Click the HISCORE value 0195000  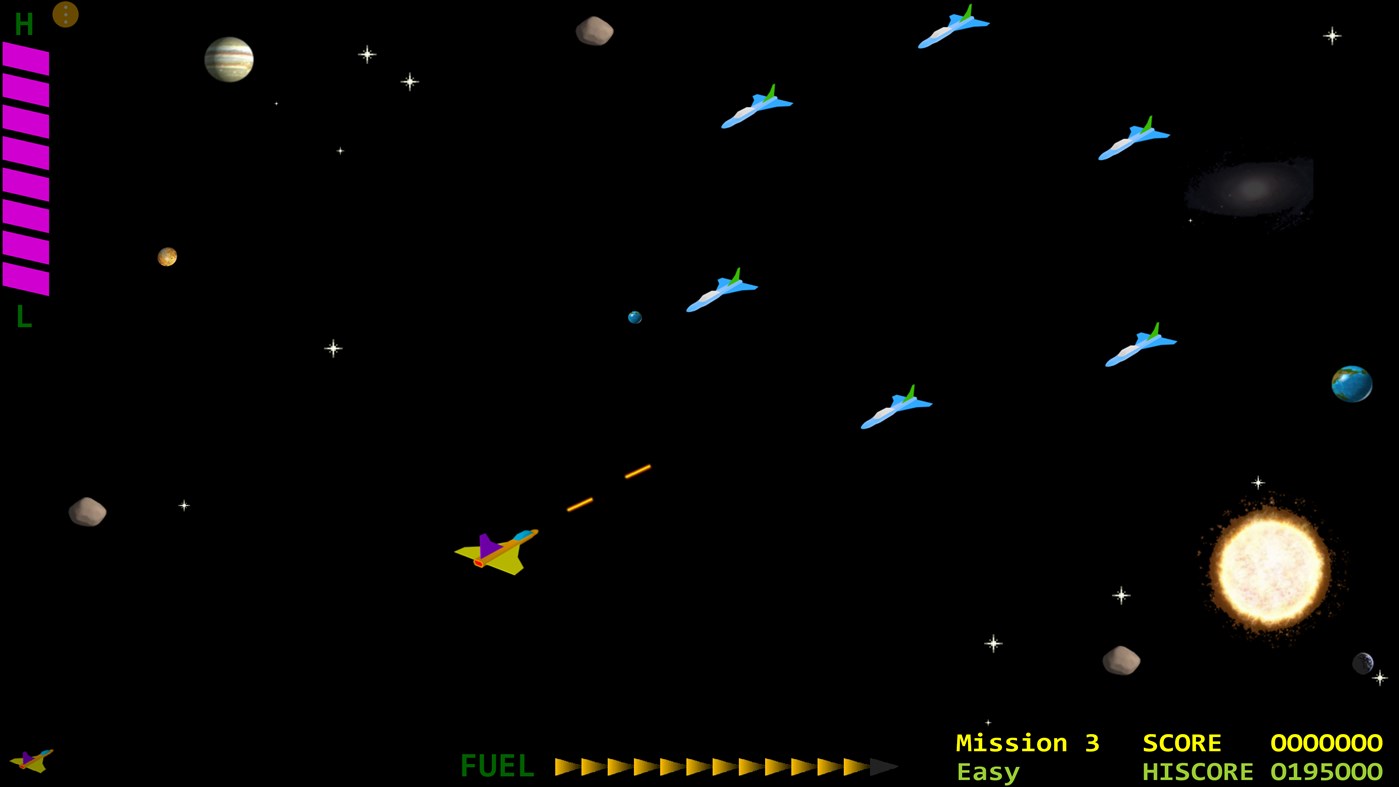point(1325,772)
